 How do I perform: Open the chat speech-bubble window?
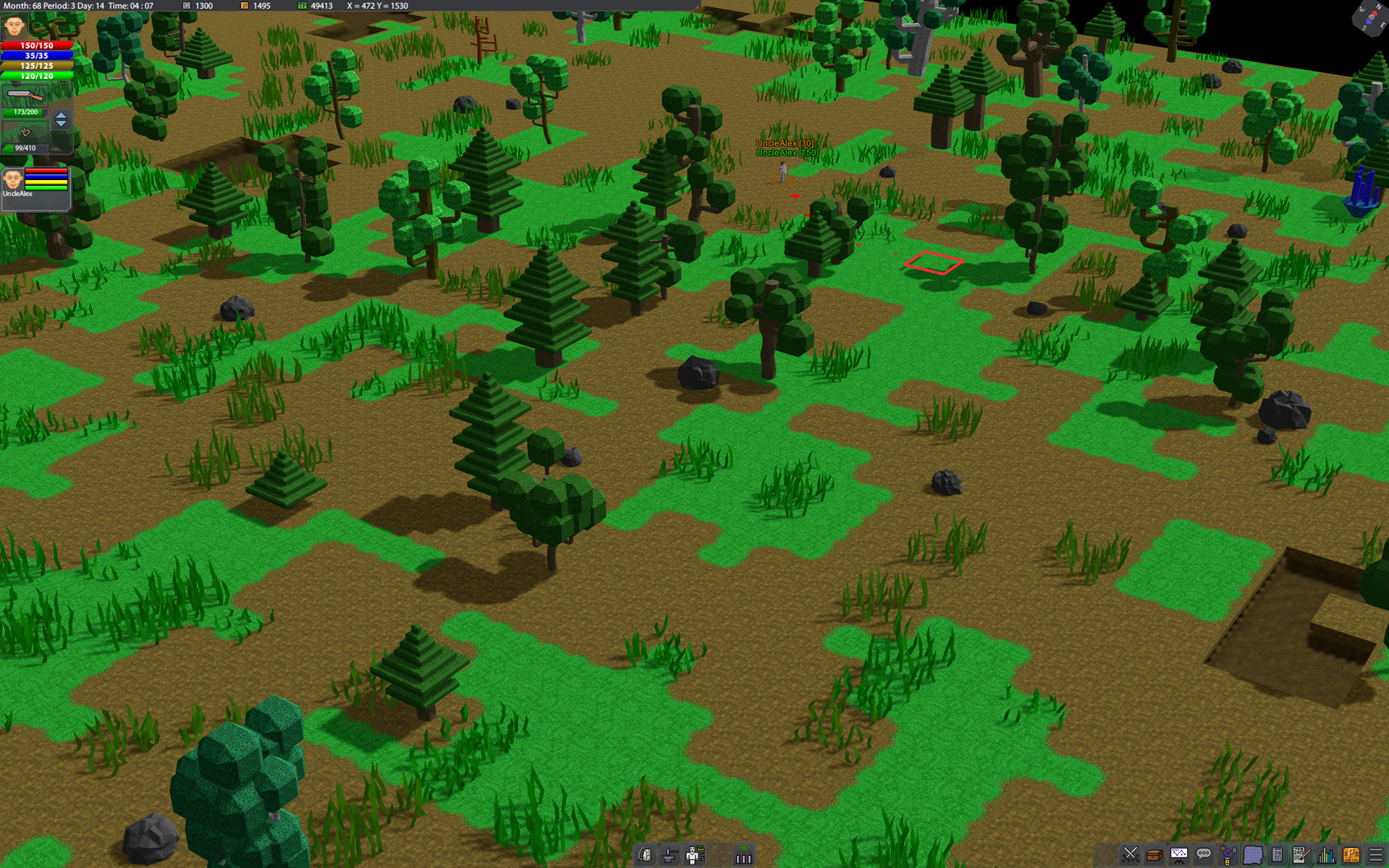[x=1203, y=856]
